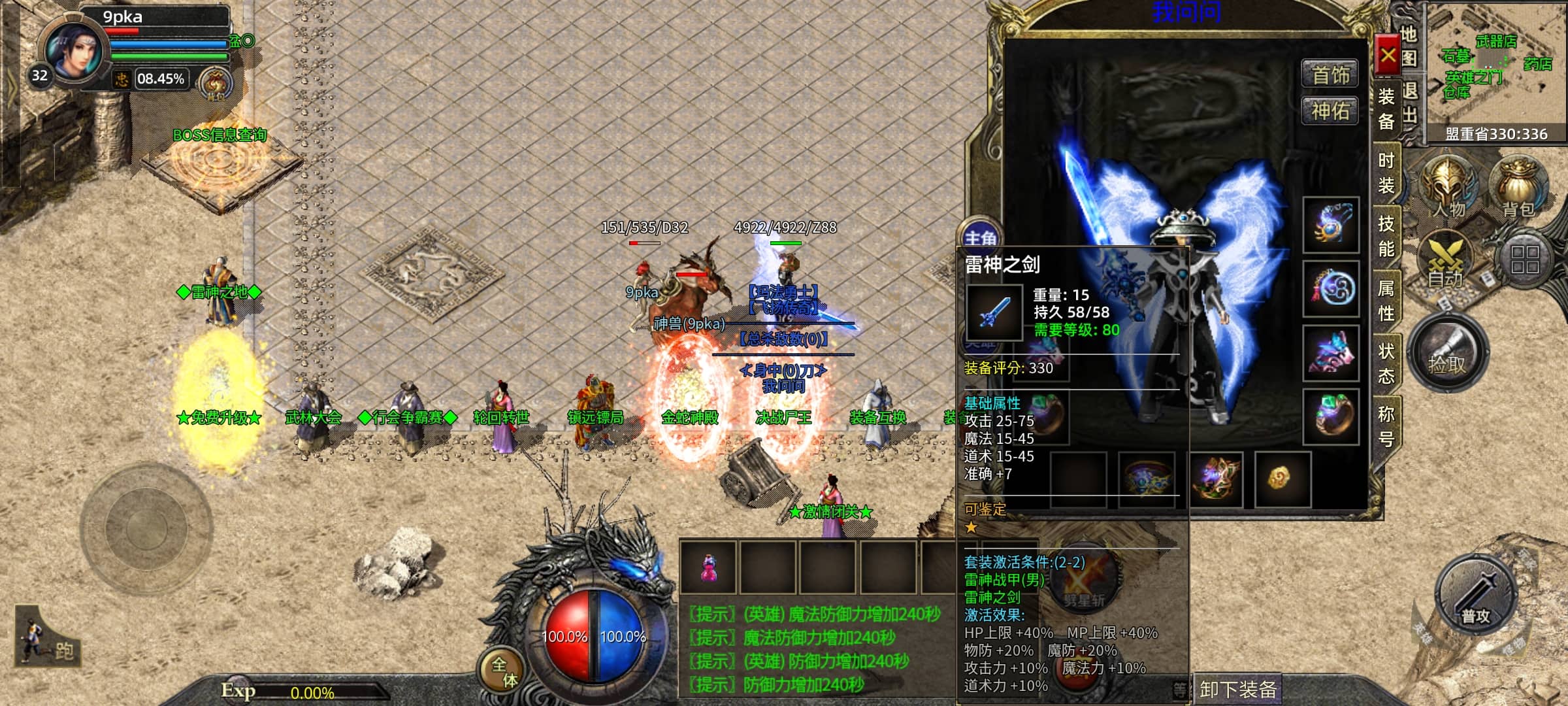The width and height of the screenshot is (1568, 706).
Task: Open the 神佑 blessing view
Action: pyautogui.click(x=1330, y=111)
